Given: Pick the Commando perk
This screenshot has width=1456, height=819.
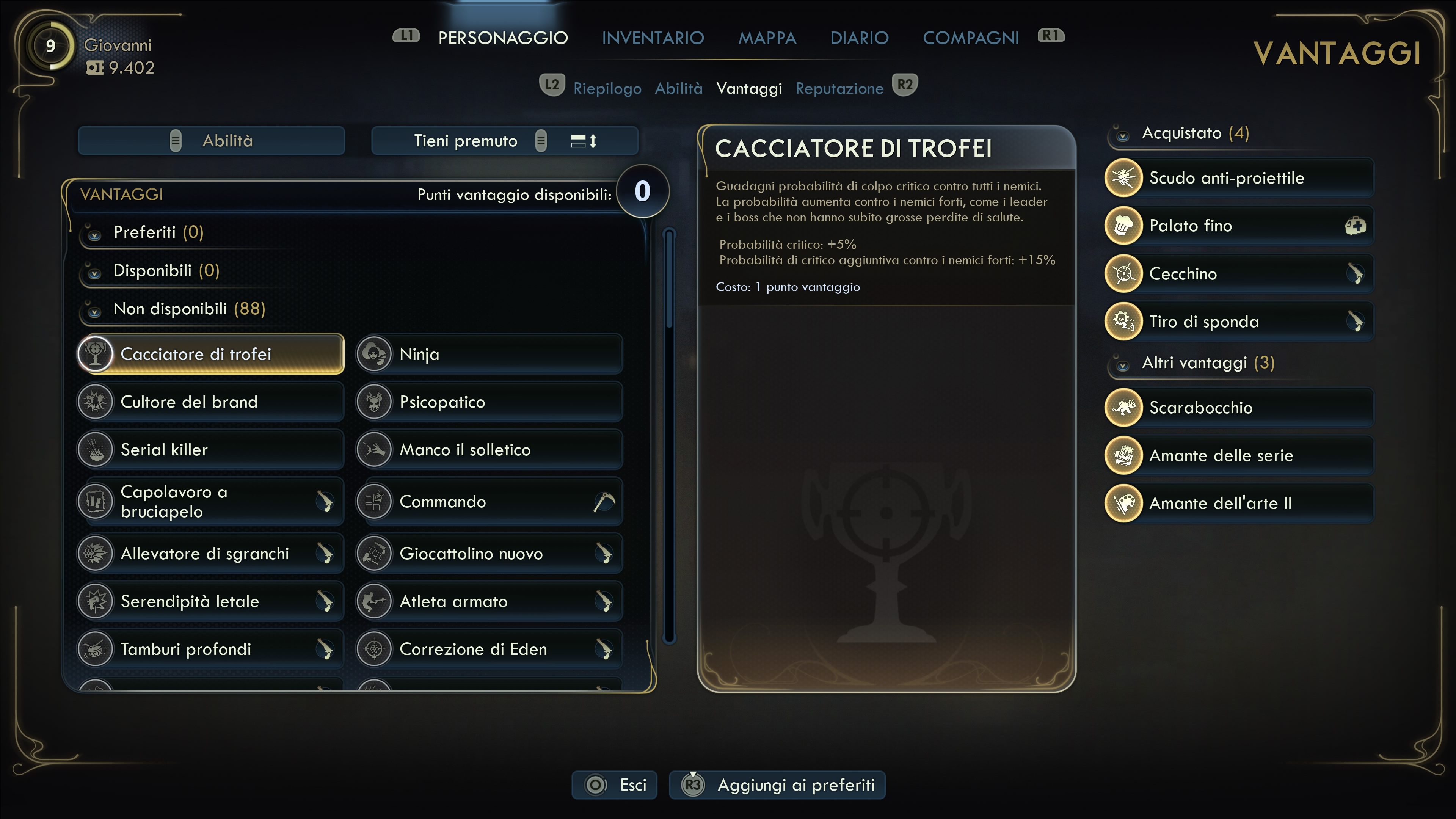Looking at the screenshot, I should (x=490, y=502).
